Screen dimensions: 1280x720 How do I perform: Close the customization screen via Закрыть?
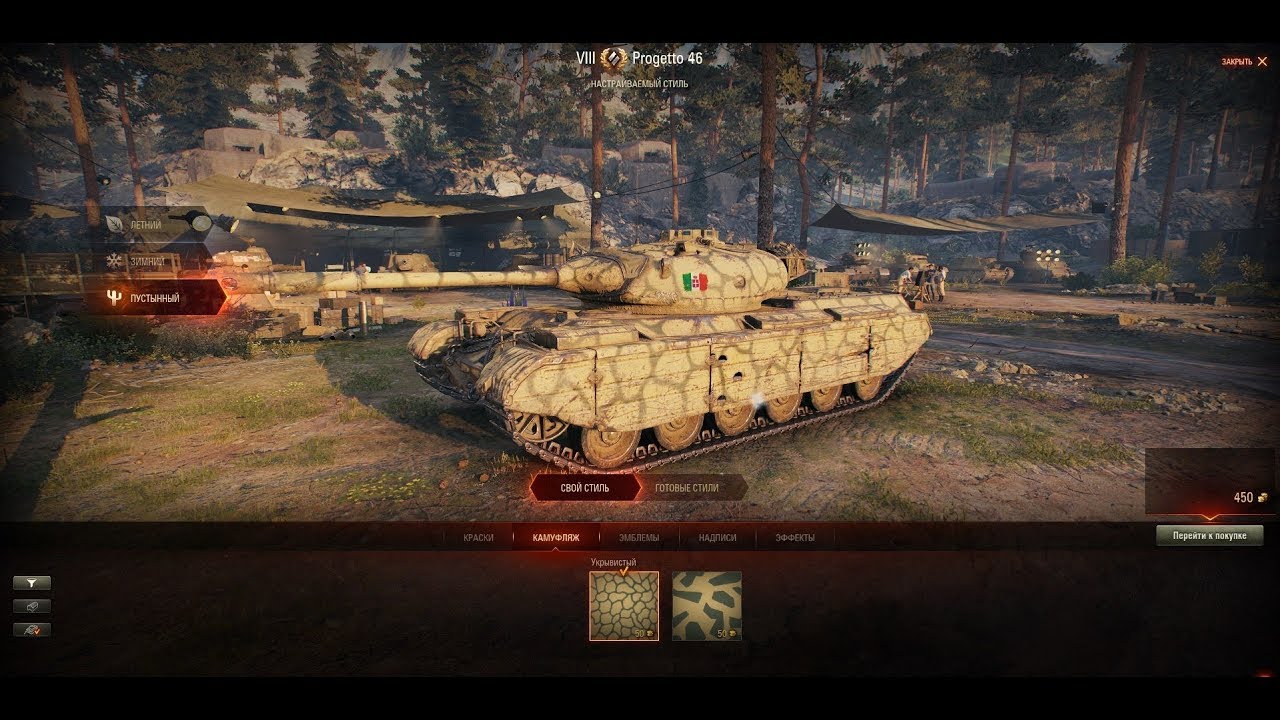(x=1244, y=62)
